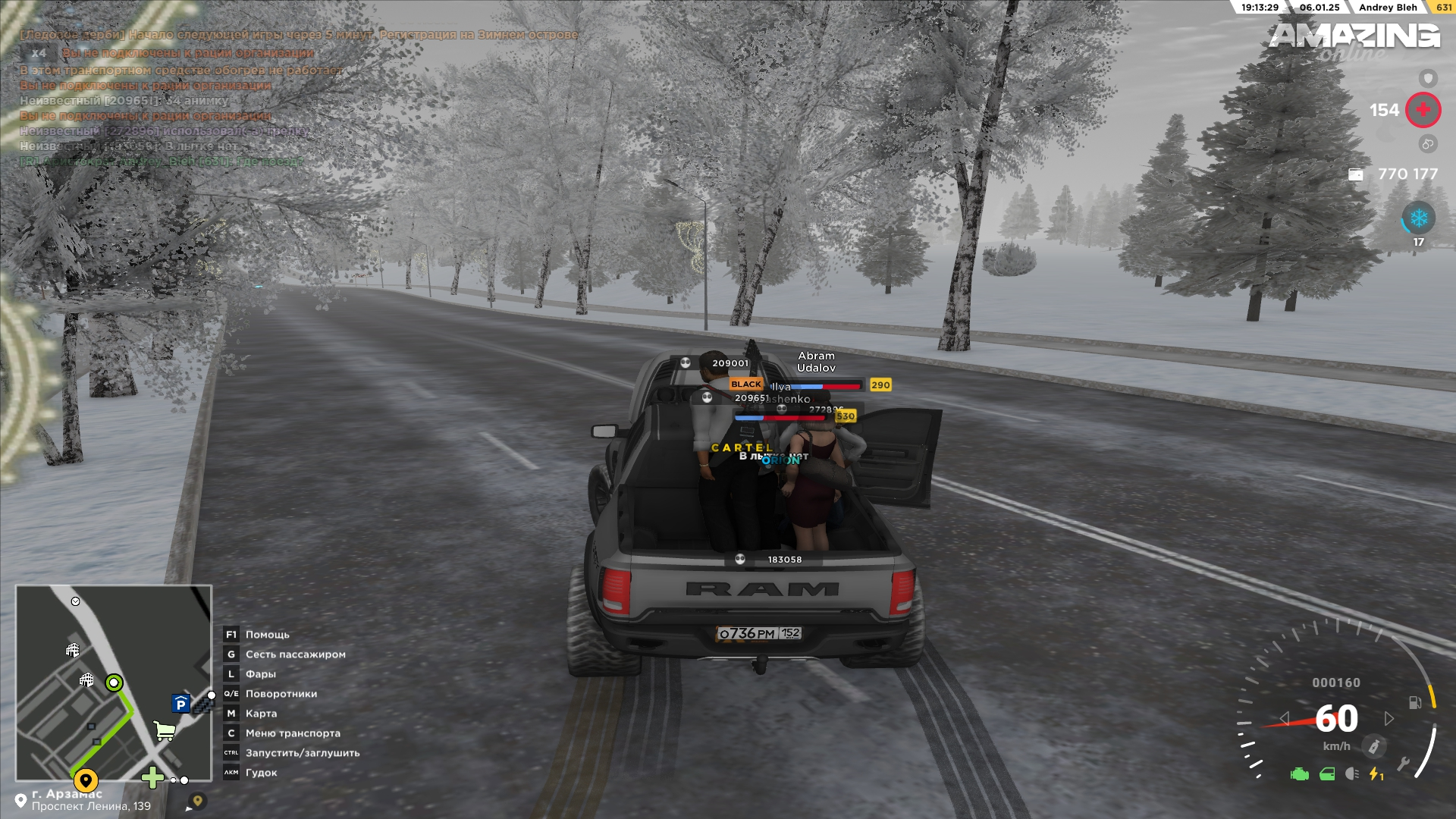Click the Amazing Online logo
1456x819 pixels.
1354,39
